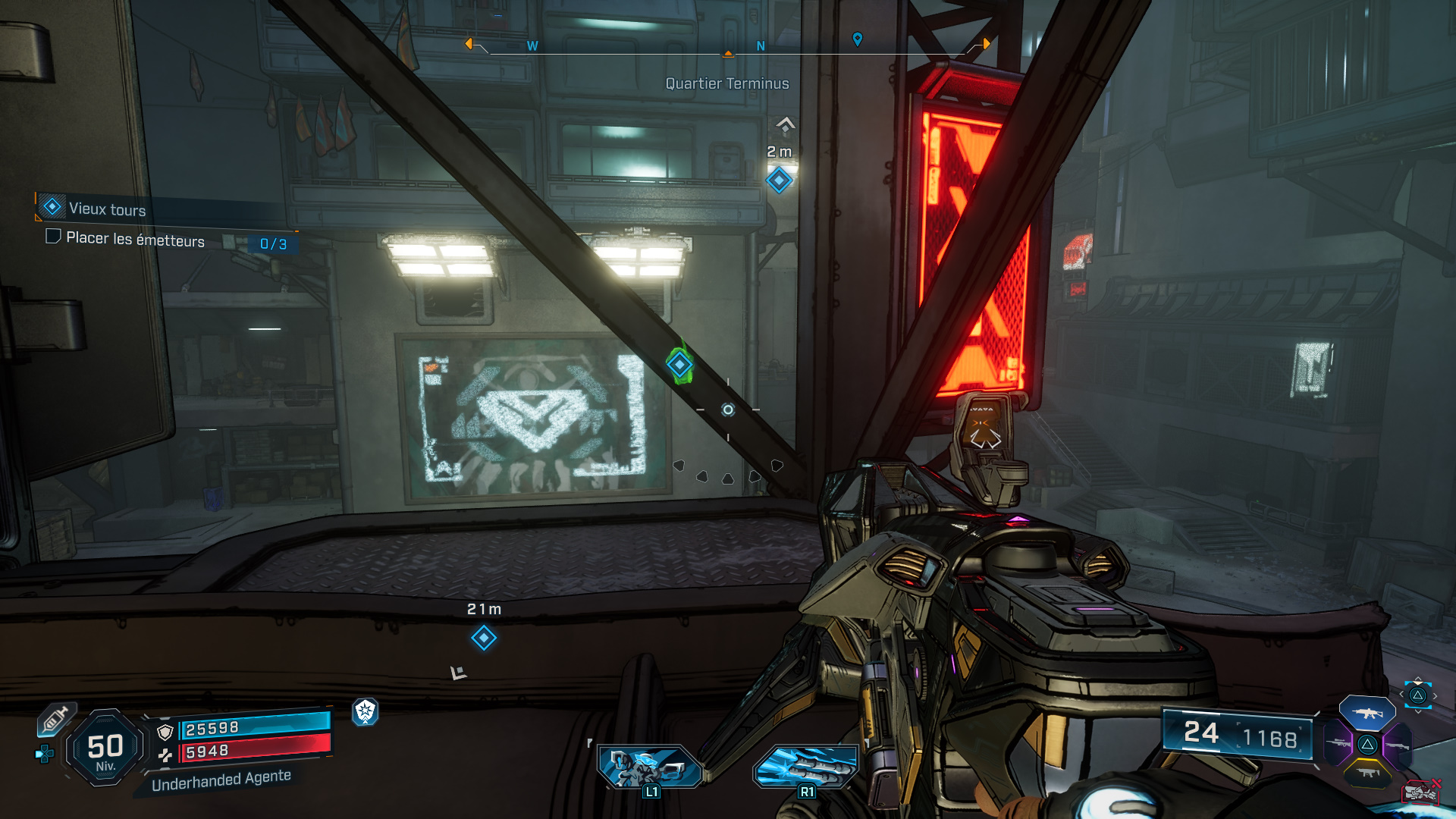Collapse the weapon selector with the down chevron
The image size is (1456, 819).
tap(1417, 712)
